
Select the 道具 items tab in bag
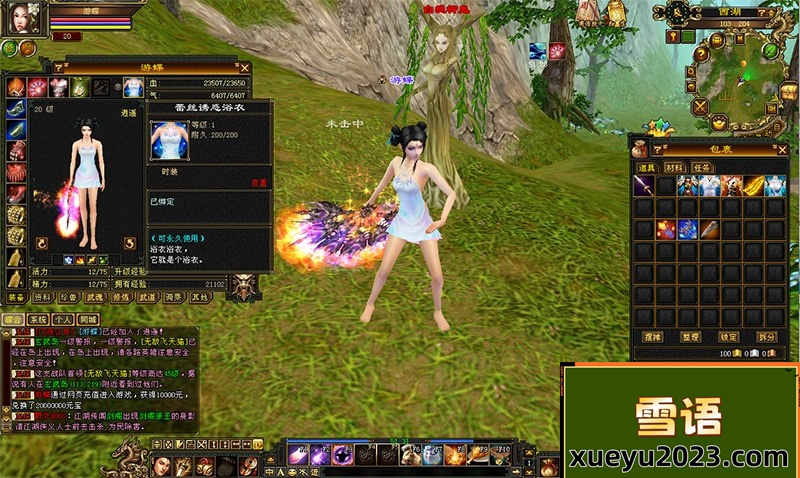(646, 169)
